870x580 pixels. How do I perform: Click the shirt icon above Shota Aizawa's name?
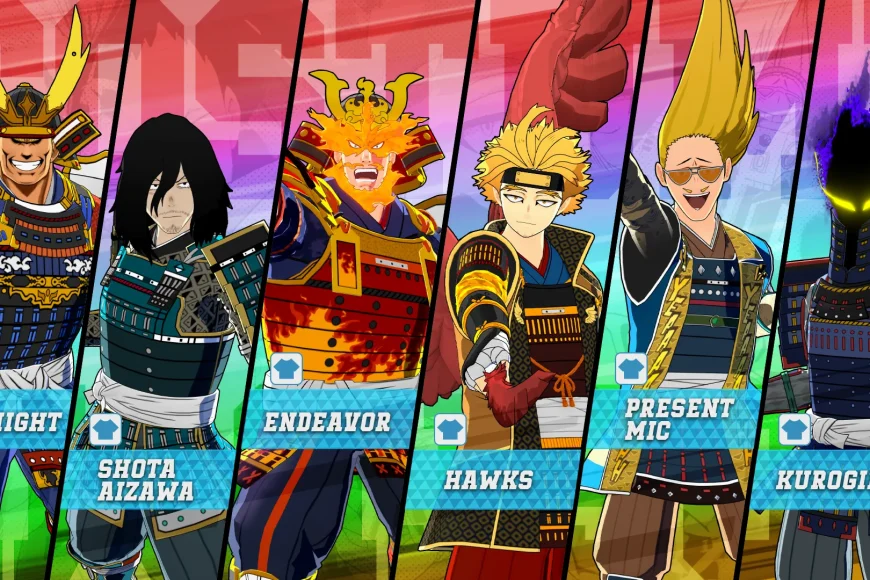pyautogui.click(x=105, y=429)
